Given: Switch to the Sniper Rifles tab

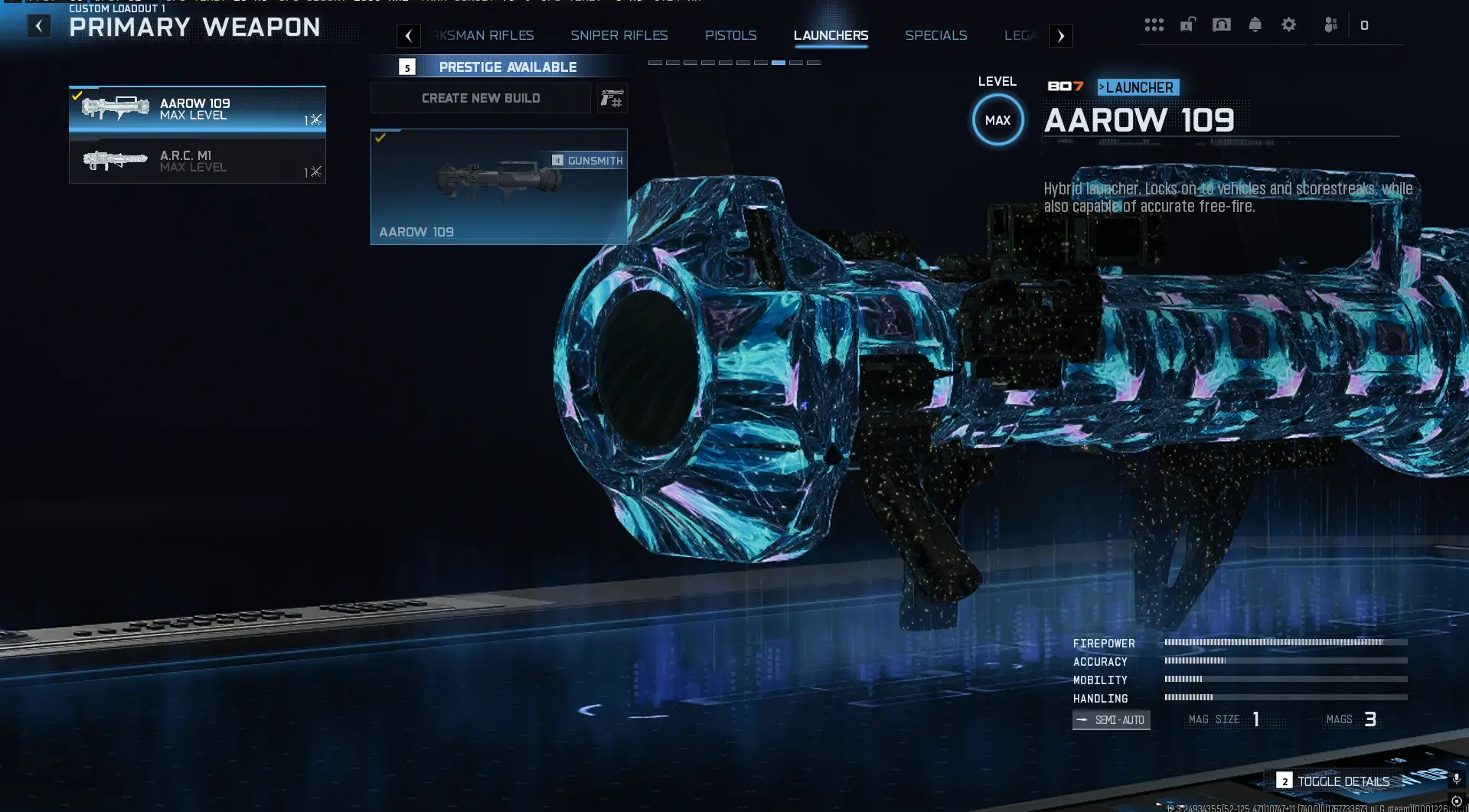Looking at the screenshot, I should (x=619, y=35).
